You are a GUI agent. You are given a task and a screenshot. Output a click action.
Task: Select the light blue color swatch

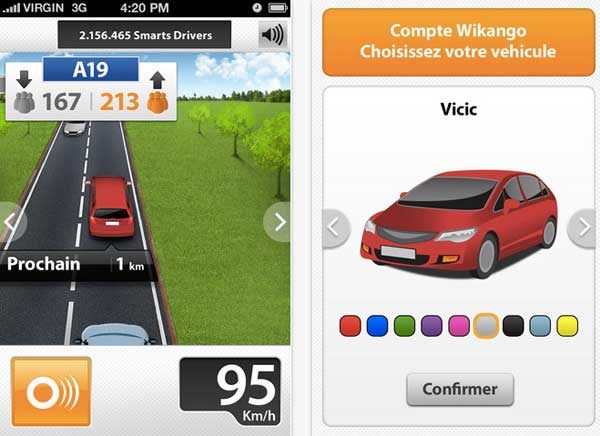[x=540, y=325]
